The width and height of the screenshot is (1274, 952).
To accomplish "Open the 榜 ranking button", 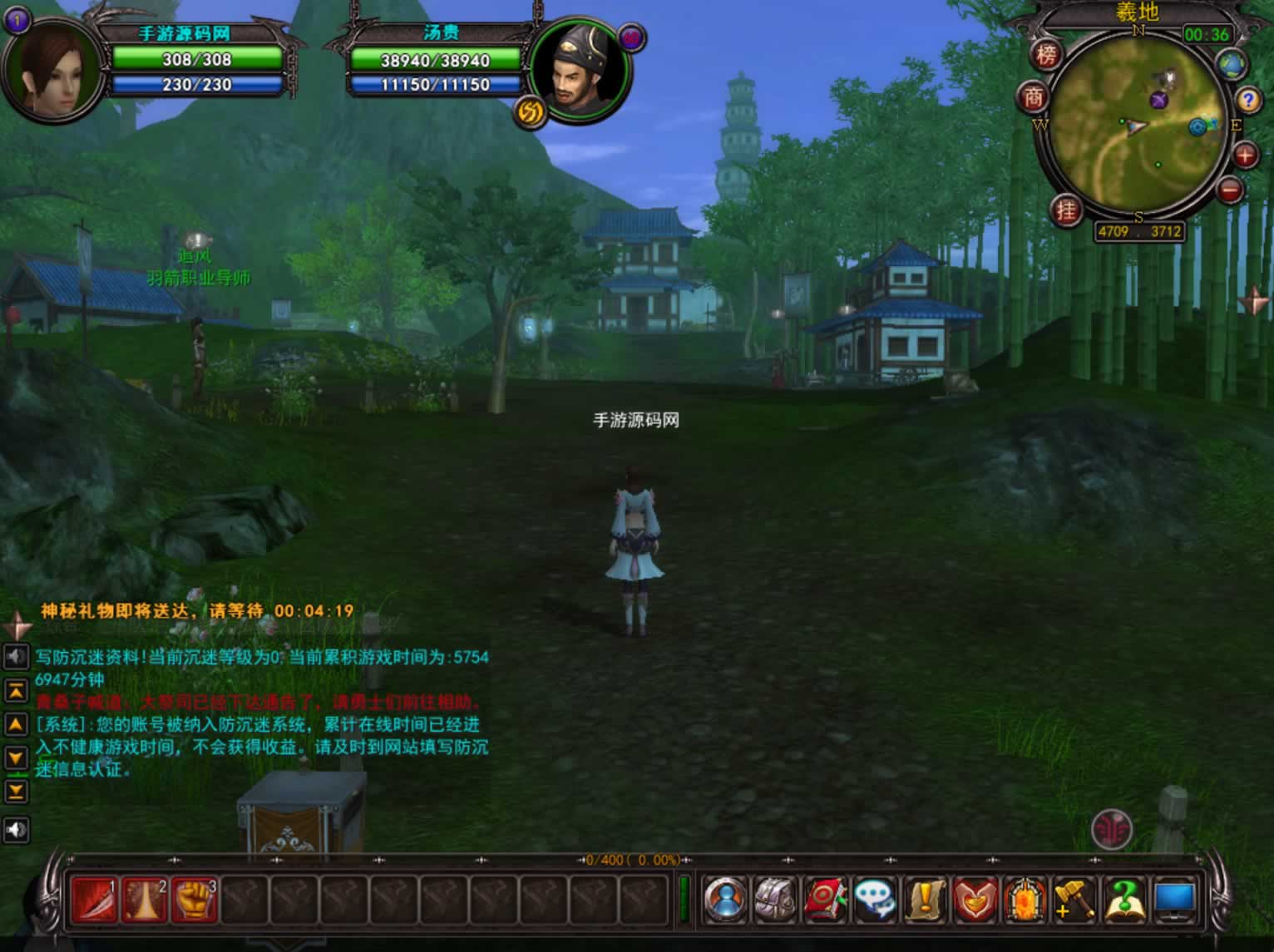I will 1047,55.
